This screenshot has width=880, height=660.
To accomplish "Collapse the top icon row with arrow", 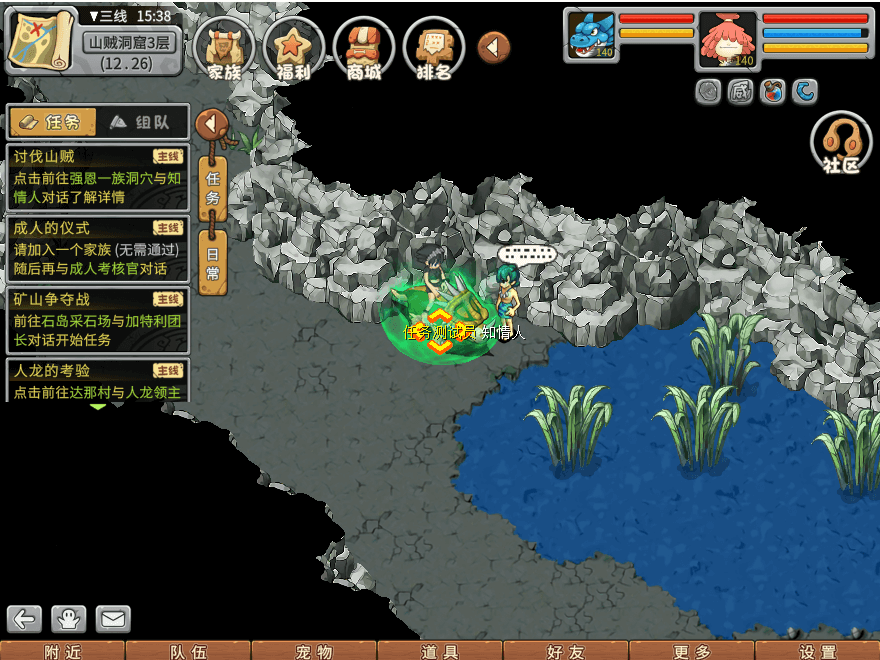I will pyautogui.click(x=493, y=47).
